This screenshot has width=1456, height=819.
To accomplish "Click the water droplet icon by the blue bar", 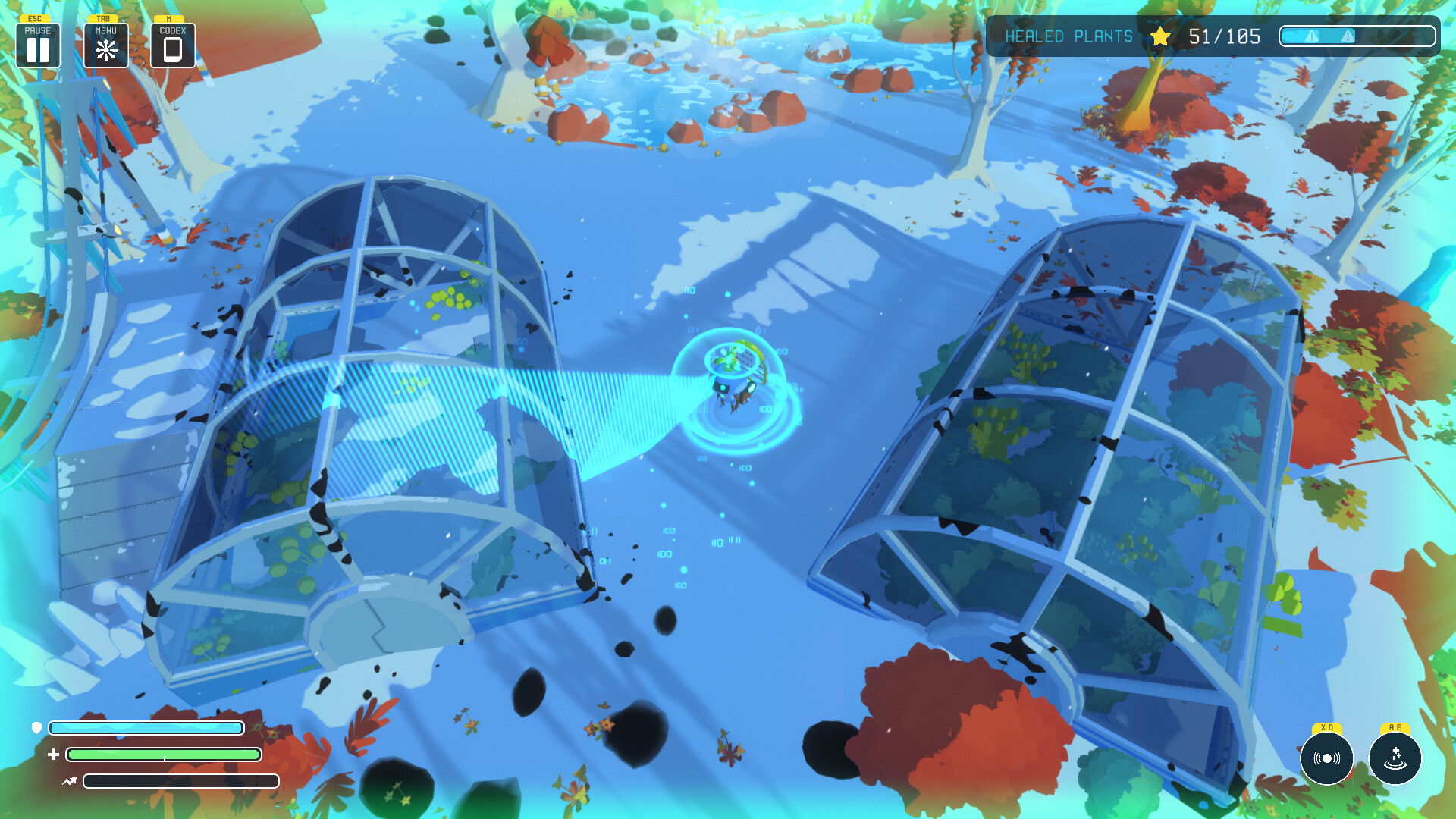I will pos(36,727).
